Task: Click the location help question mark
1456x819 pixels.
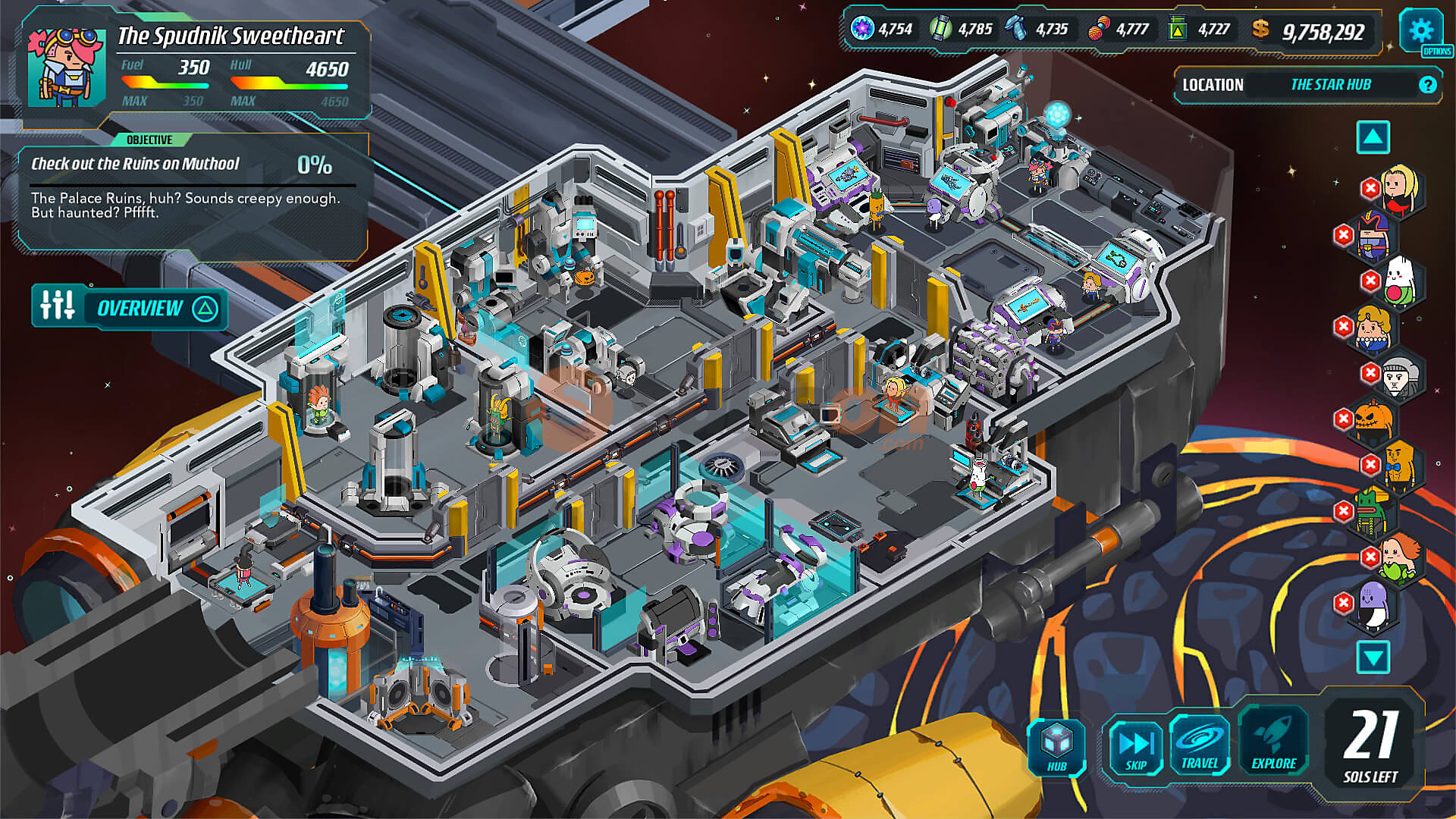Action: pos(1427,85)
